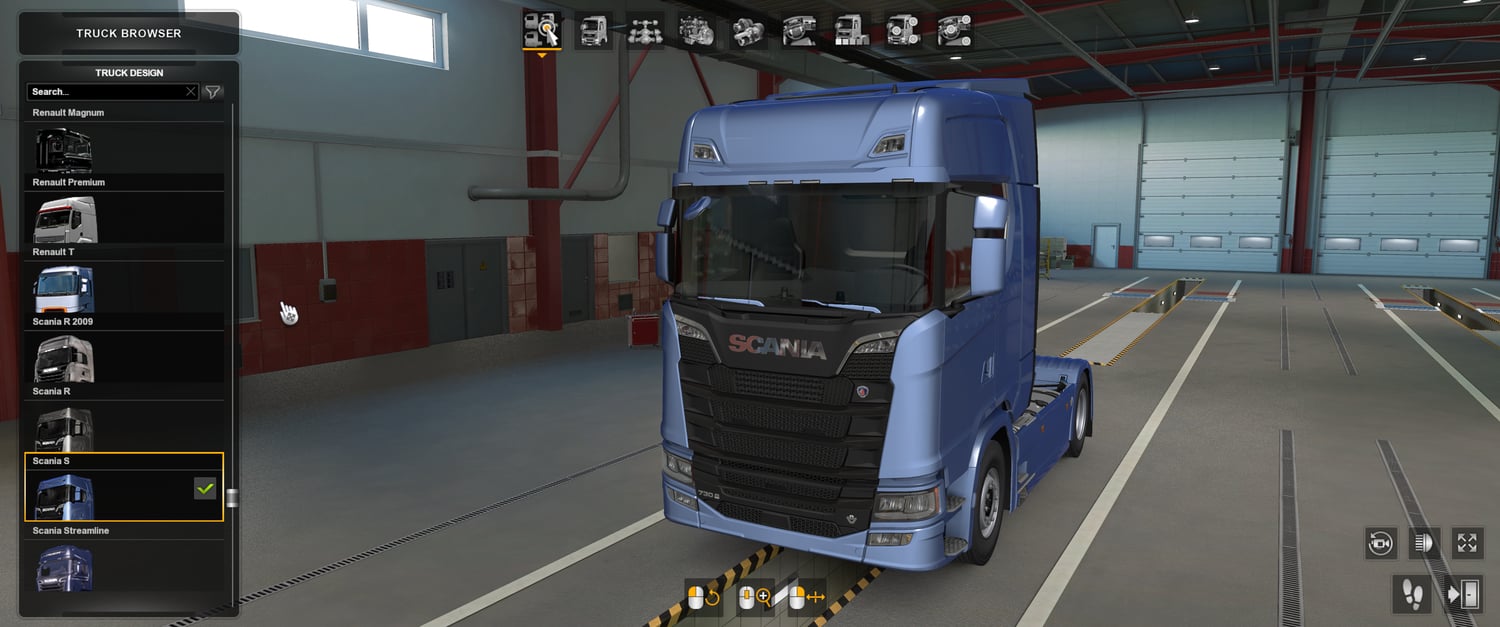Toggle the truck headlights
The width and height of the screenshot is (1500, 627).
point(1424,543)
